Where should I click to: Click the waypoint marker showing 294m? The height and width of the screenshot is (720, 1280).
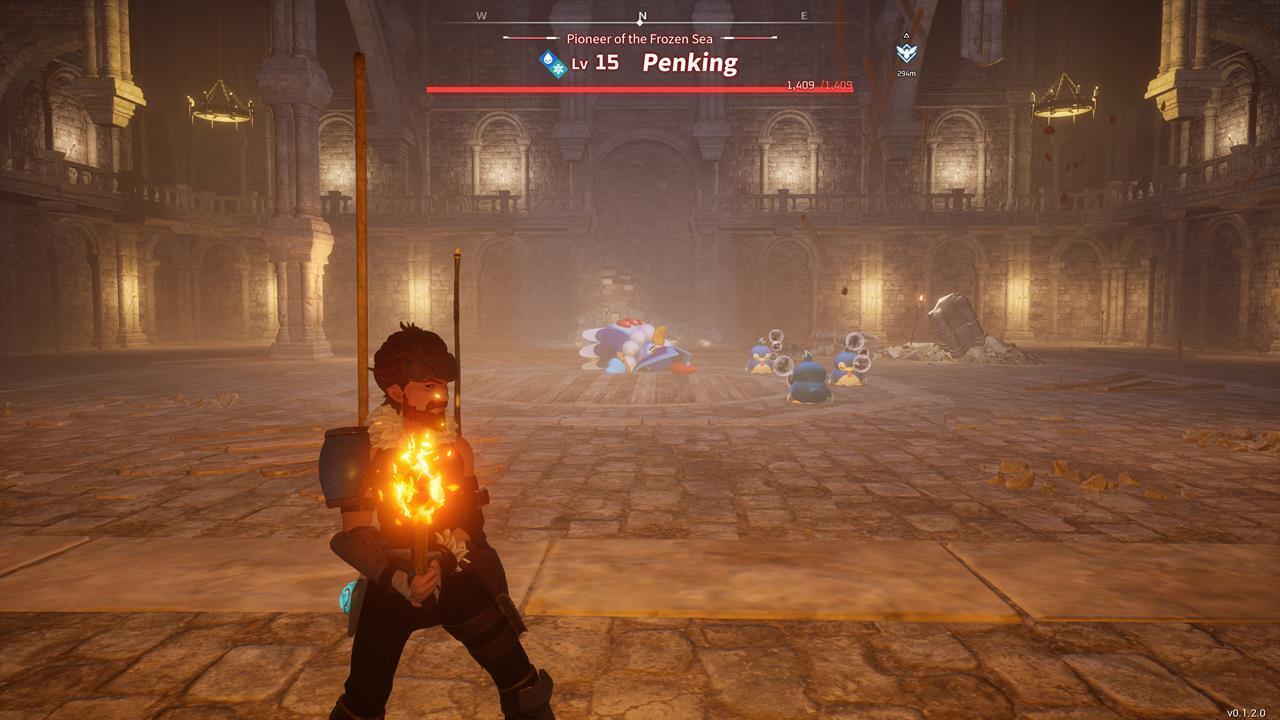[905, 53]
